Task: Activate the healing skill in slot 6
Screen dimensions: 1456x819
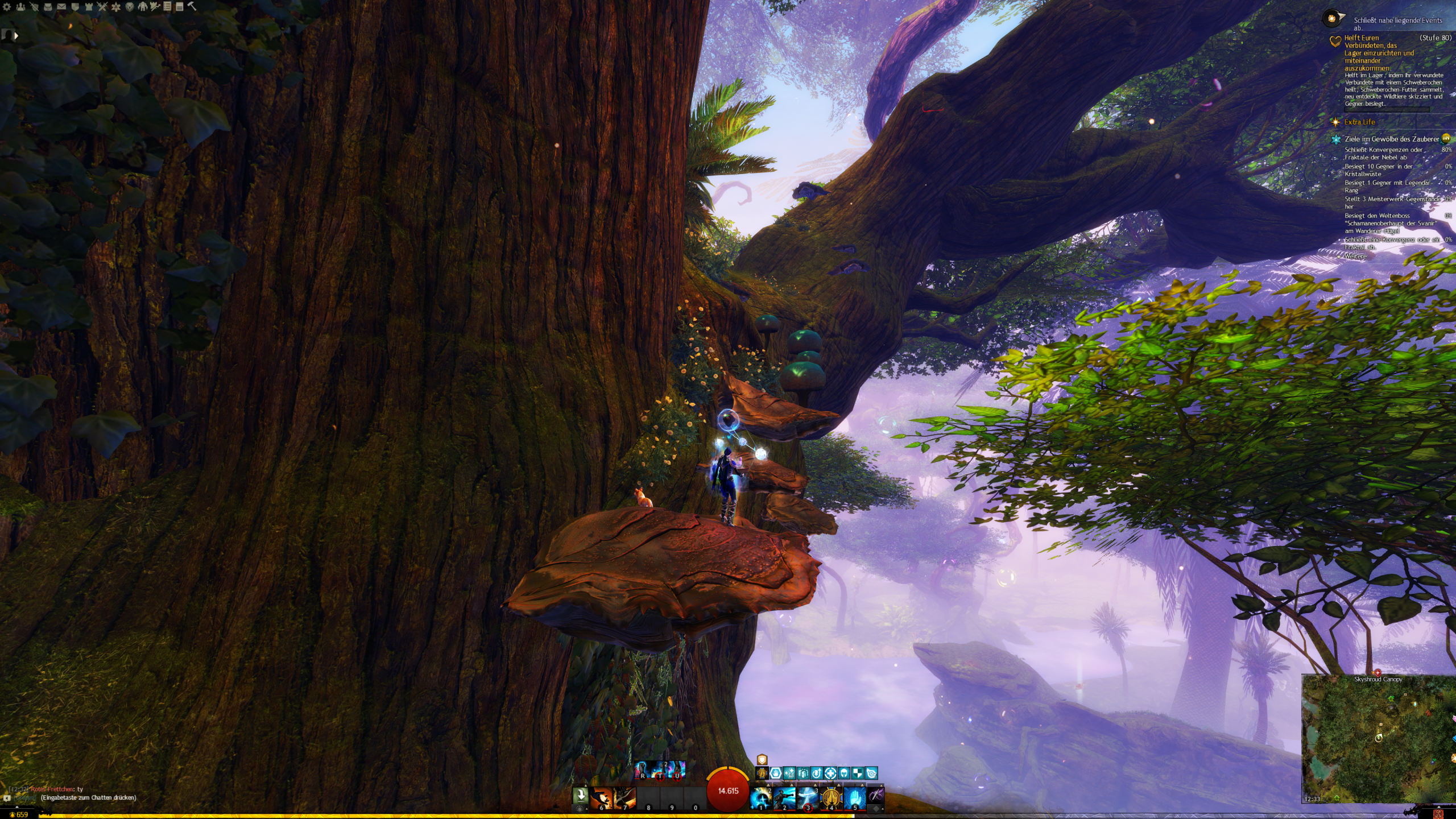Action: point(601,798)
